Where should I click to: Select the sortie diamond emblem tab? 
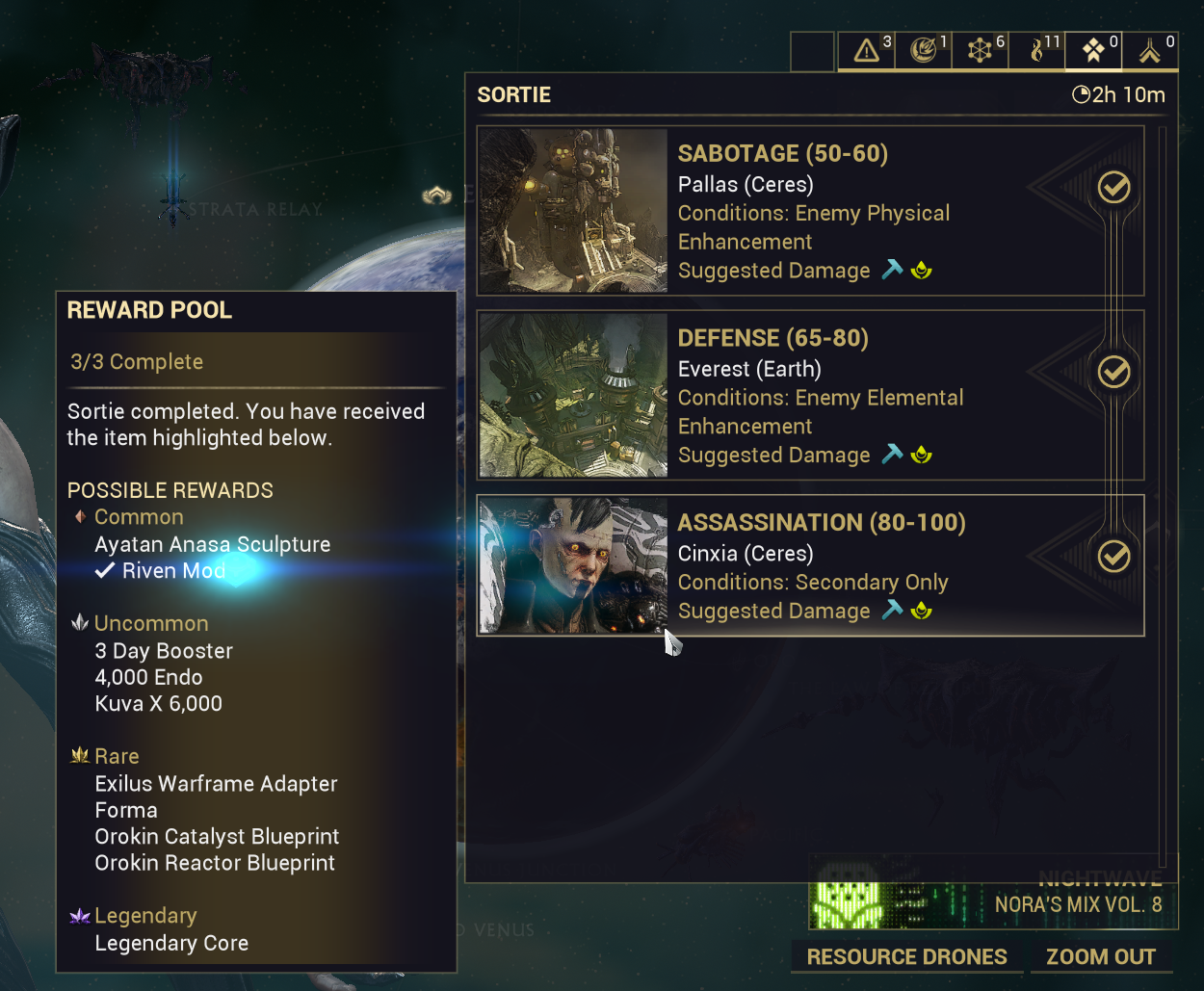click(1093, 50)
